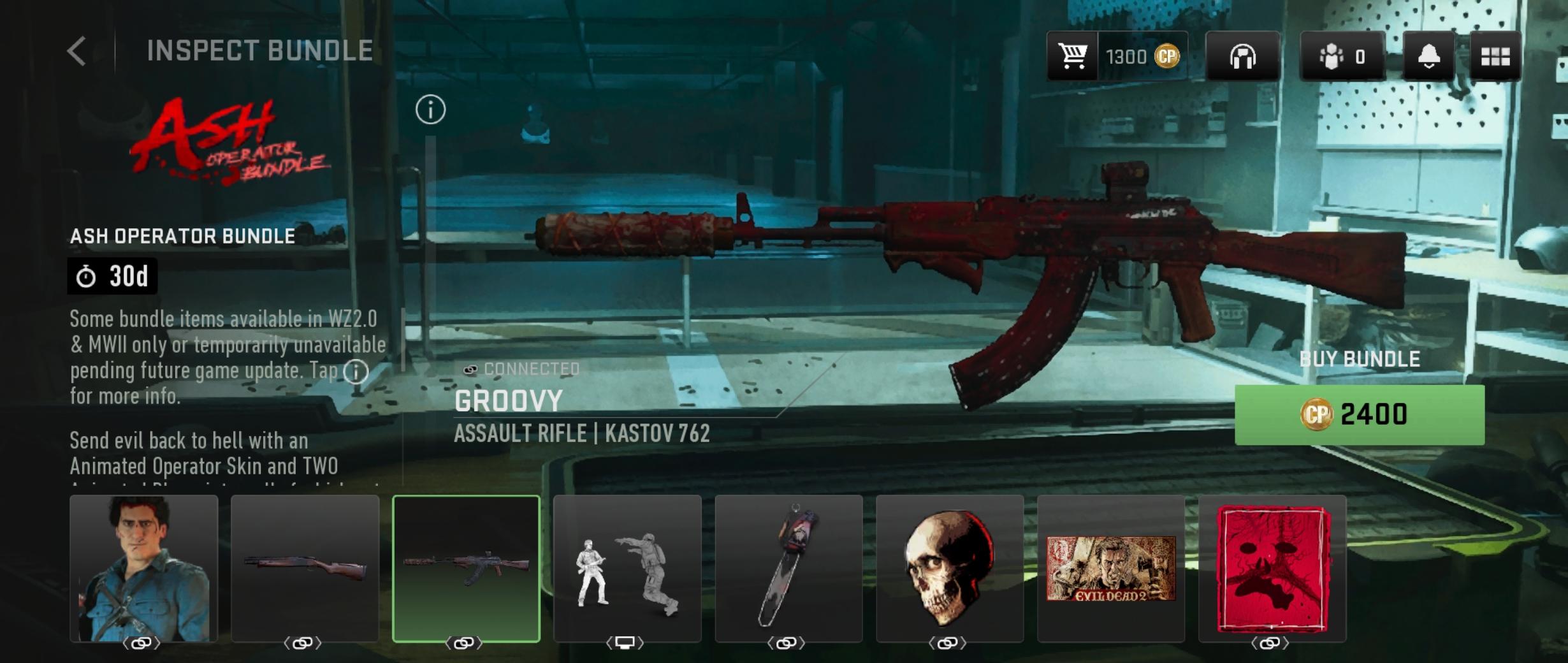This screenshot has width=1568, height=663.
Task: Tap the info icon in the bundle description
Action: (x=356, y=371)
